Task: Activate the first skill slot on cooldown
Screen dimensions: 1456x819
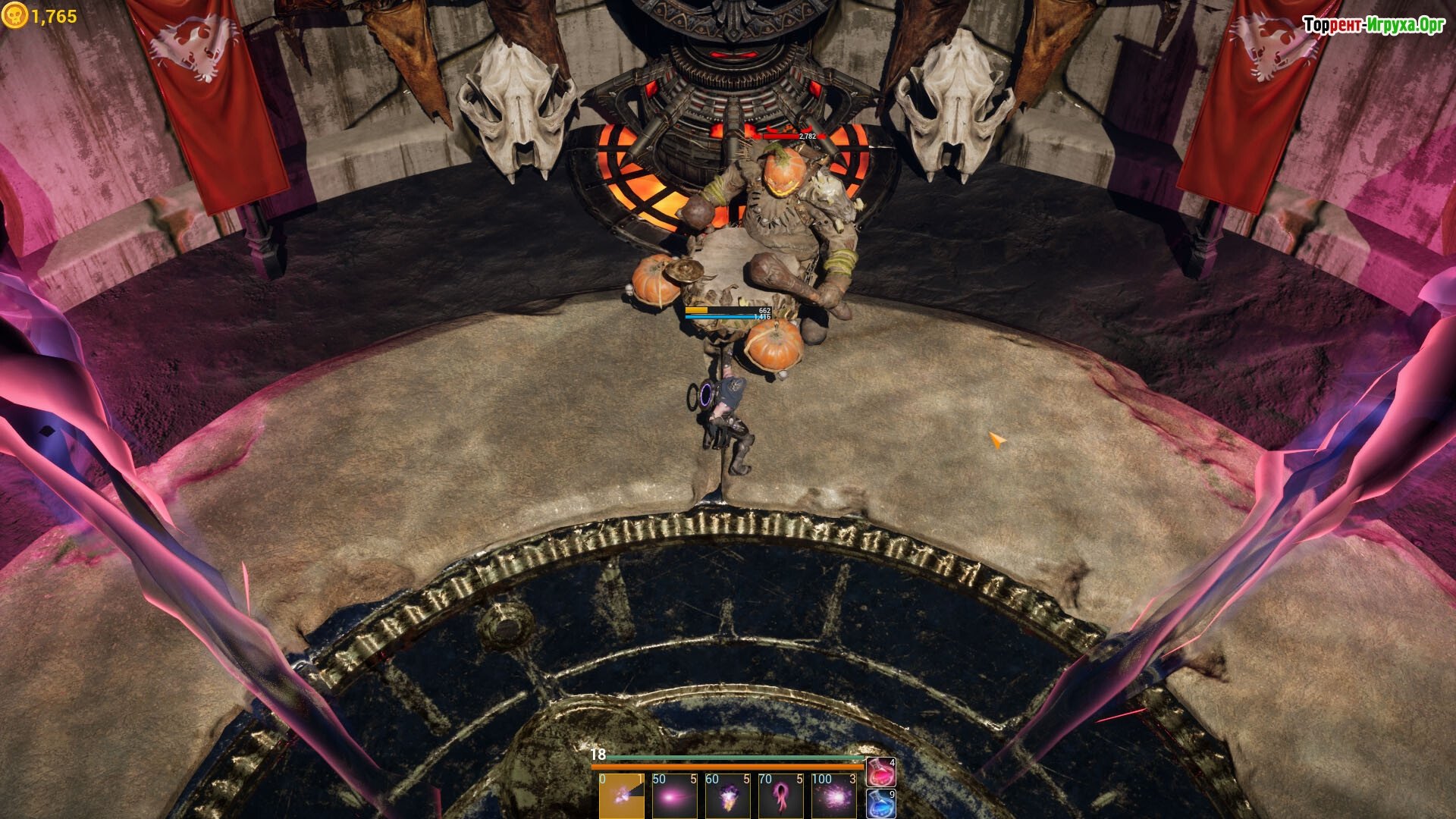Action: tap(621, 795)
